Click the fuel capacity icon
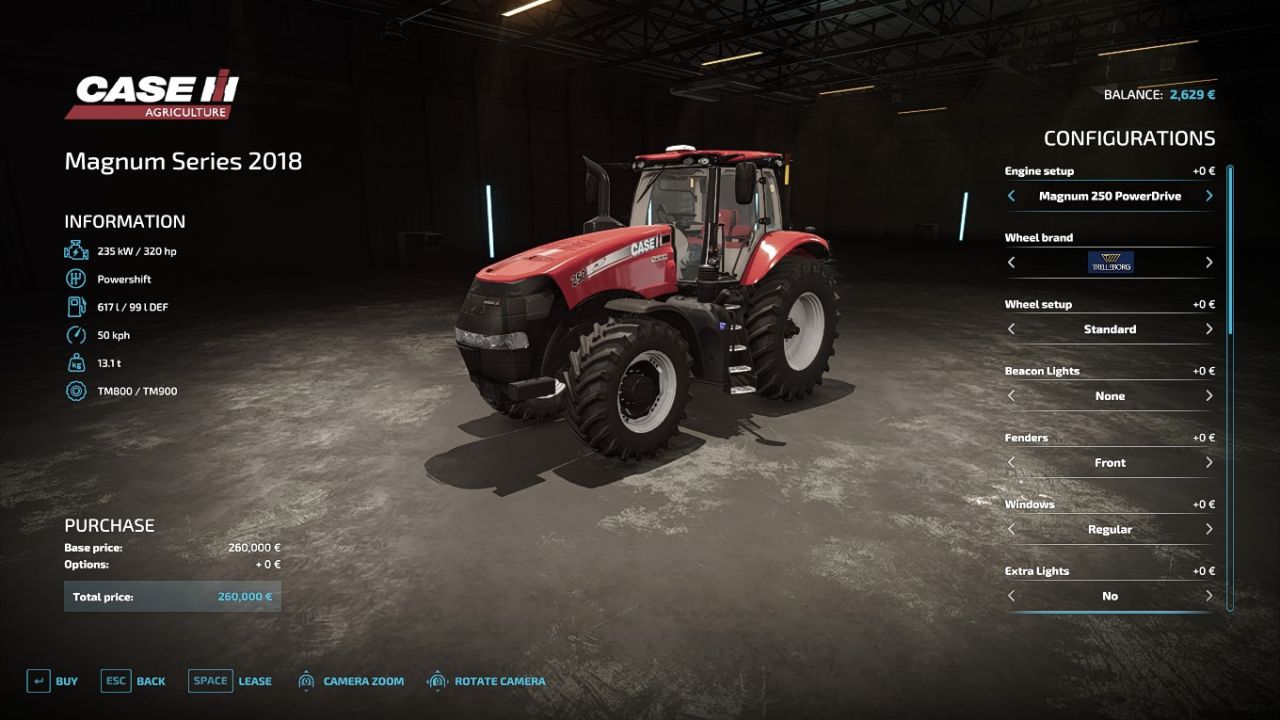 (x=77, y=307)
